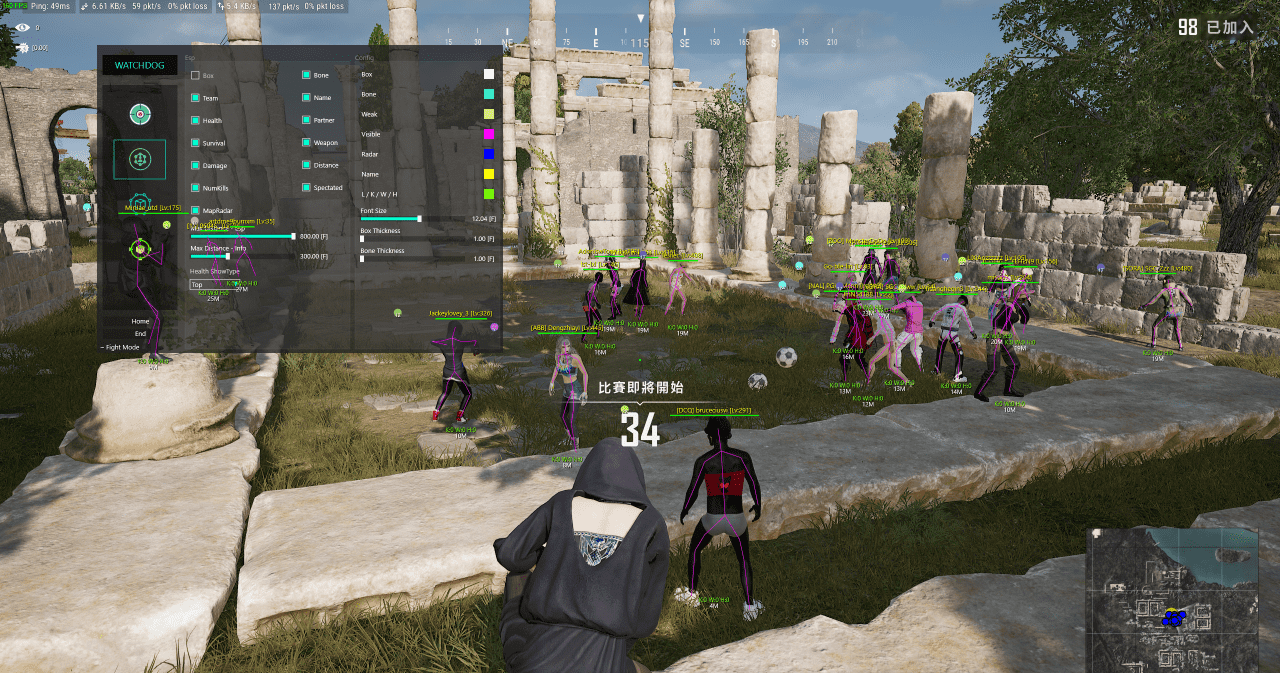Pick the magenta Visible color swatch
The height and width of the screenshot is (673, 1280).
coord(488,134)
